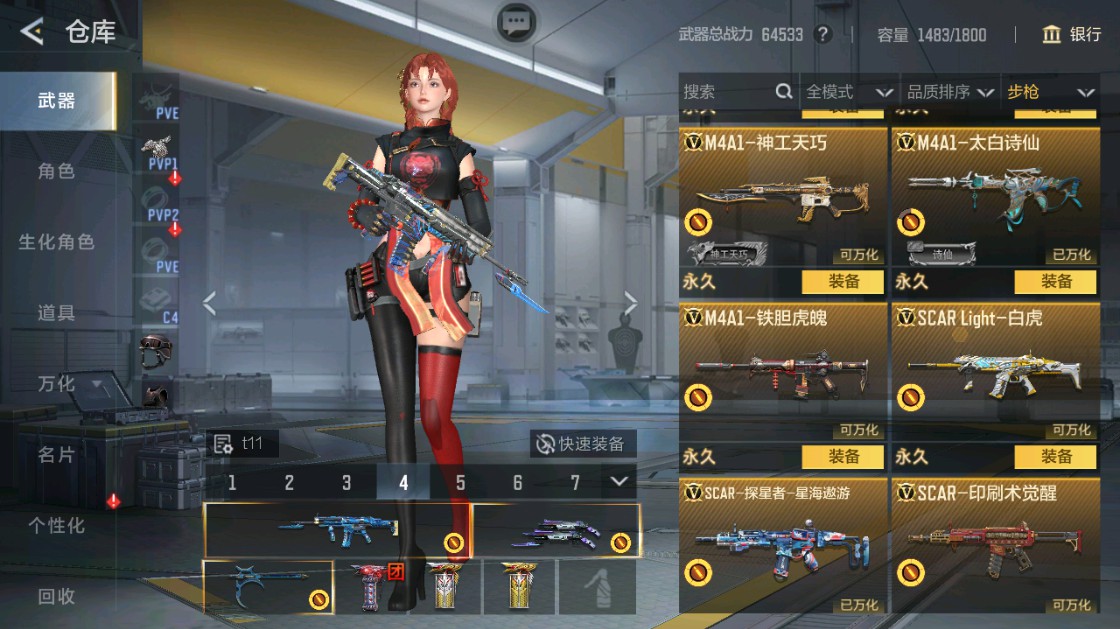Open the 道具 category
Screen dimensions: 1120x629
pos(56,313)
